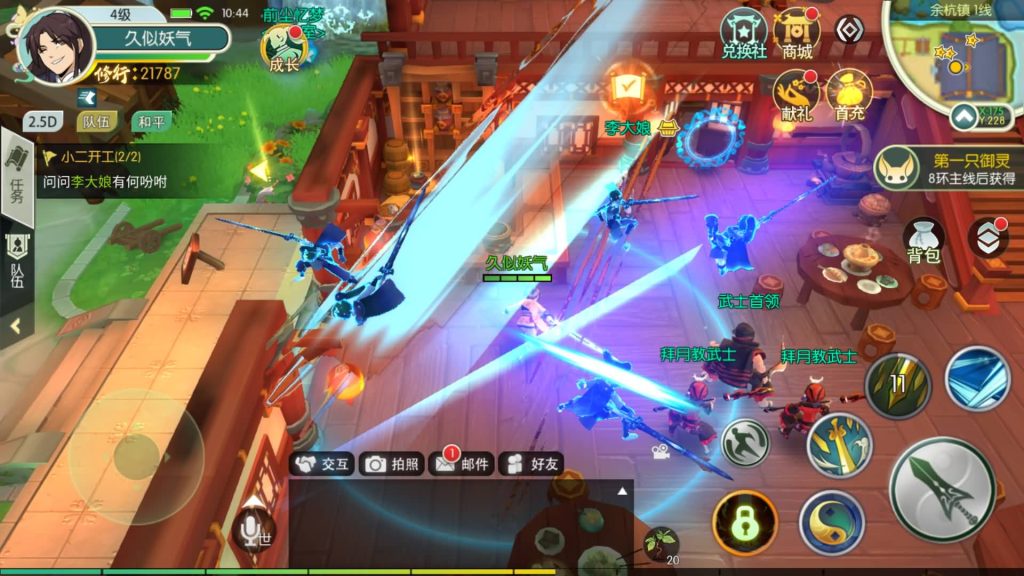1024x576 pixels.
Task: Open the player portrait profile
Action: 56,46
